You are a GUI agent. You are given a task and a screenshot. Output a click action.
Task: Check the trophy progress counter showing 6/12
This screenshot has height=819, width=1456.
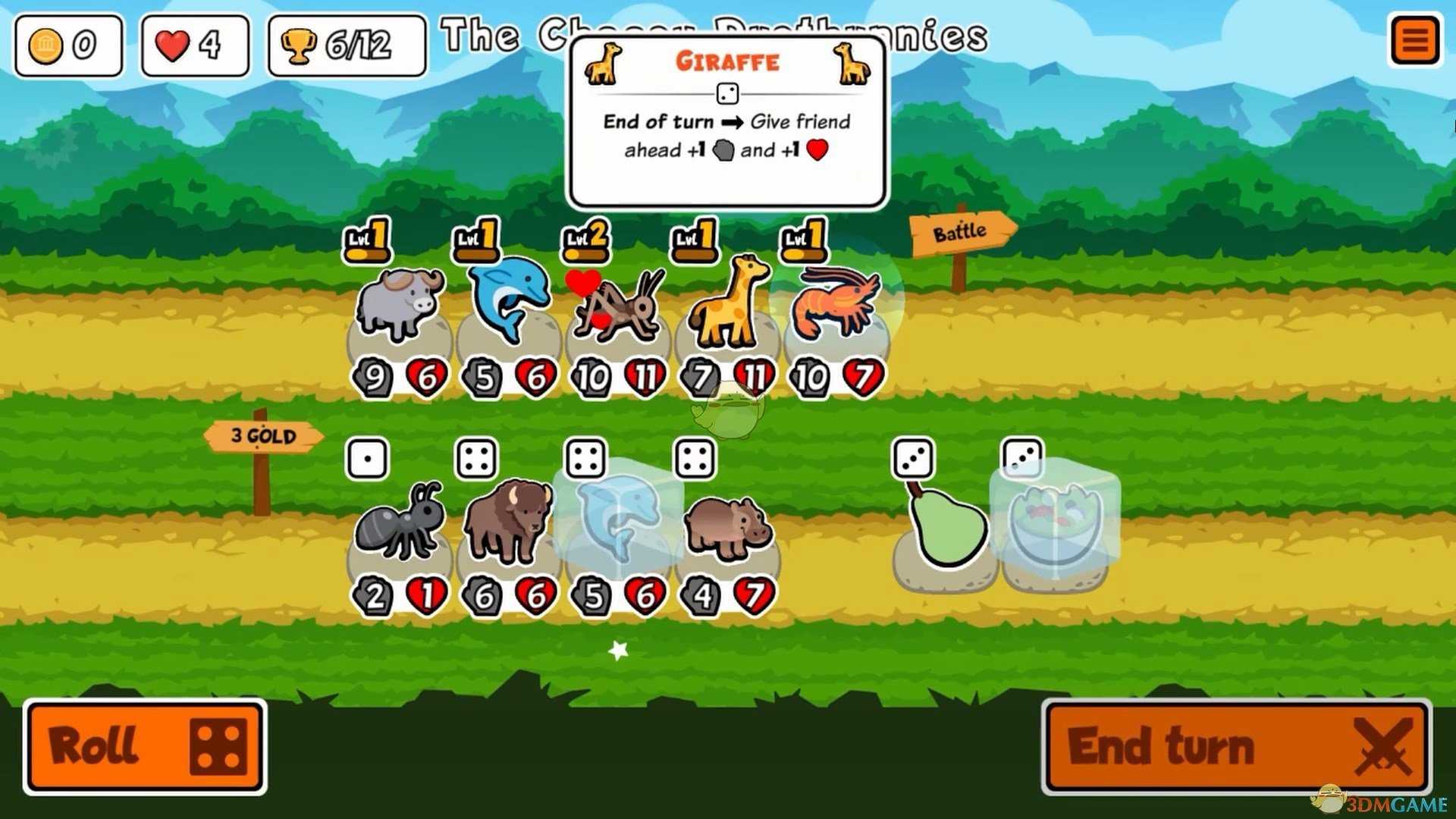pyautogui.click(x=345, y=45)
